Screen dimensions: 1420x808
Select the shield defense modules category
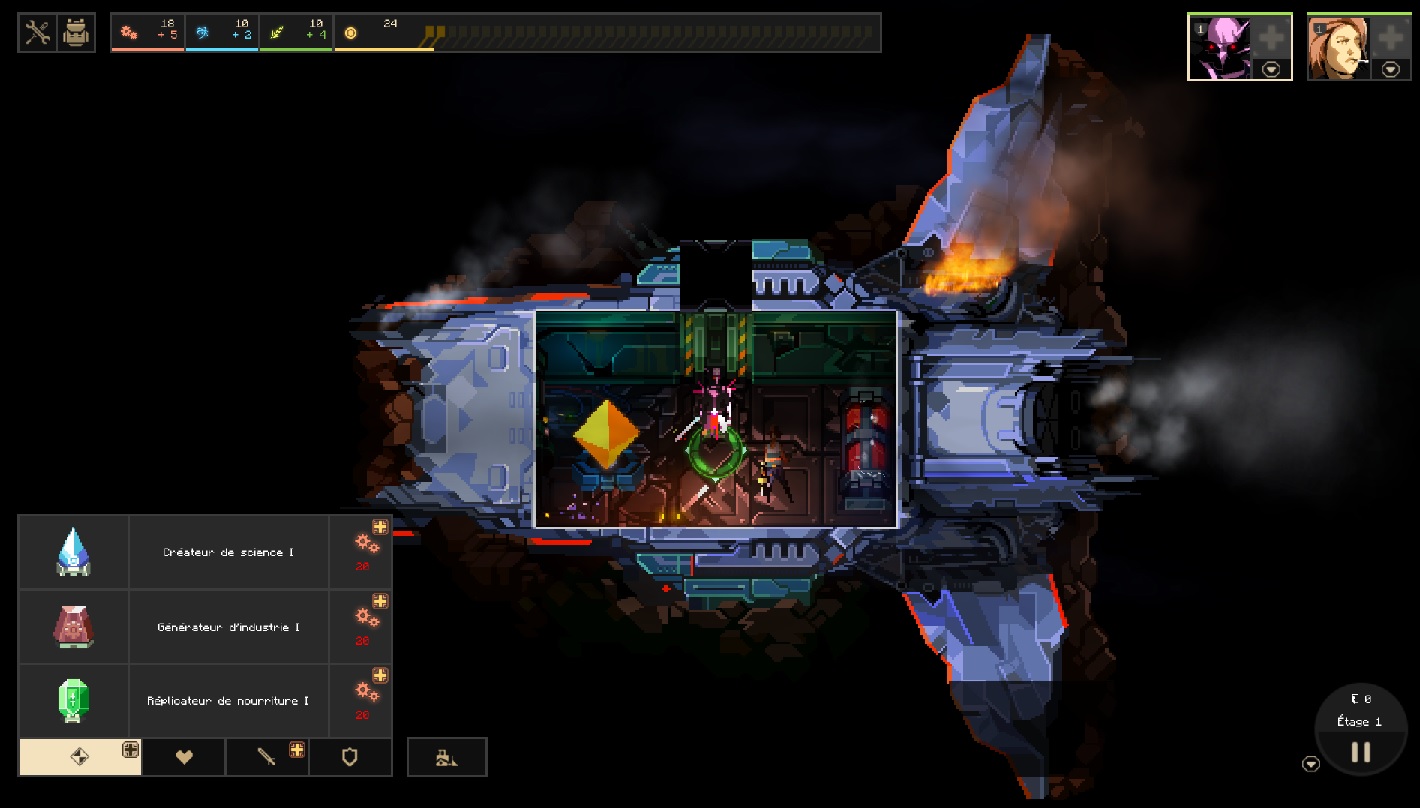(x=351, y=757)
